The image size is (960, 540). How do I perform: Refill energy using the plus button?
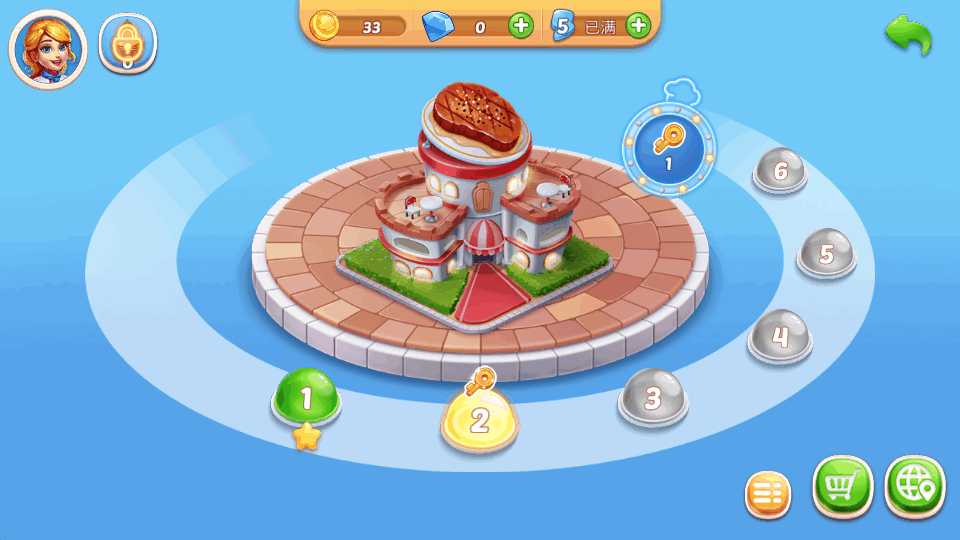pos(638,26)
